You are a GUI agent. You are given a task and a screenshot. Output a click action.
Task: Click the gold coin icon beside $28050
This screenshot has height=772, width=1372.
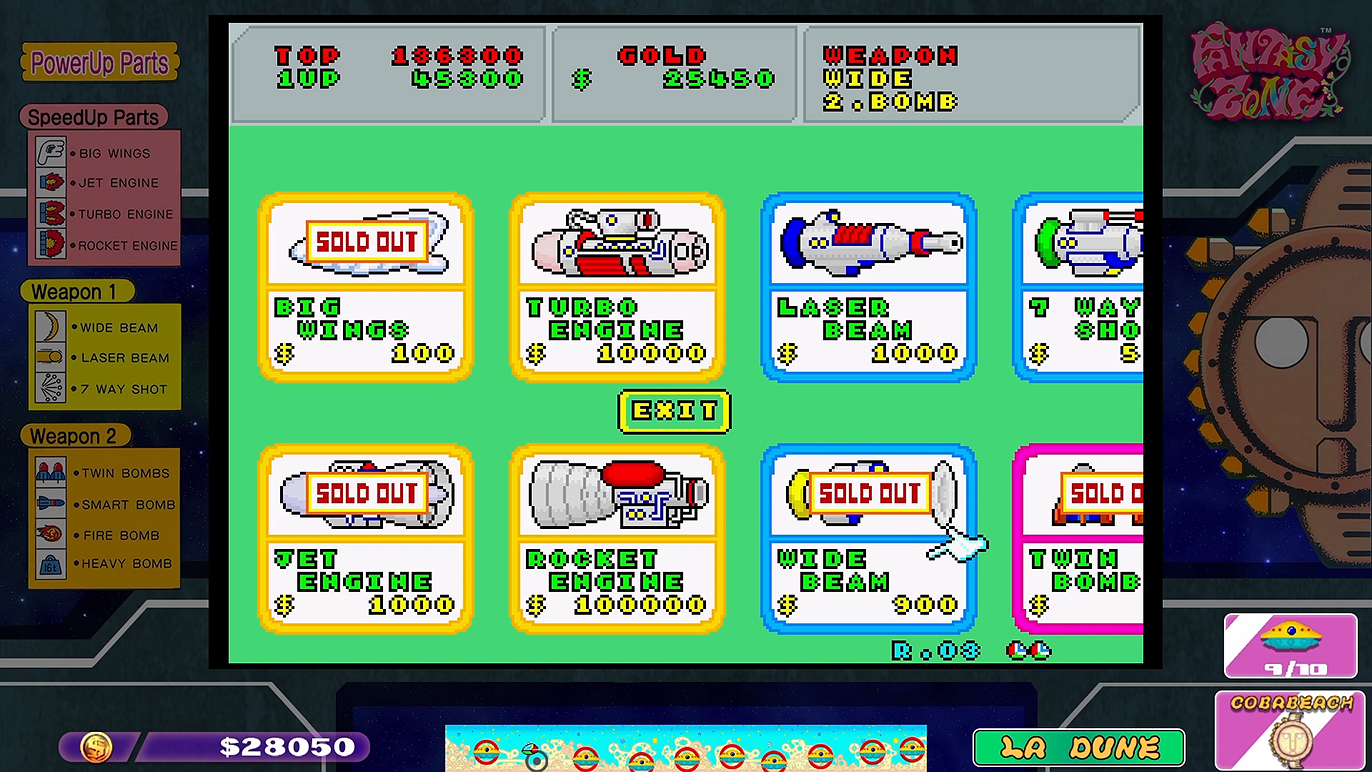tap(95, 746)
